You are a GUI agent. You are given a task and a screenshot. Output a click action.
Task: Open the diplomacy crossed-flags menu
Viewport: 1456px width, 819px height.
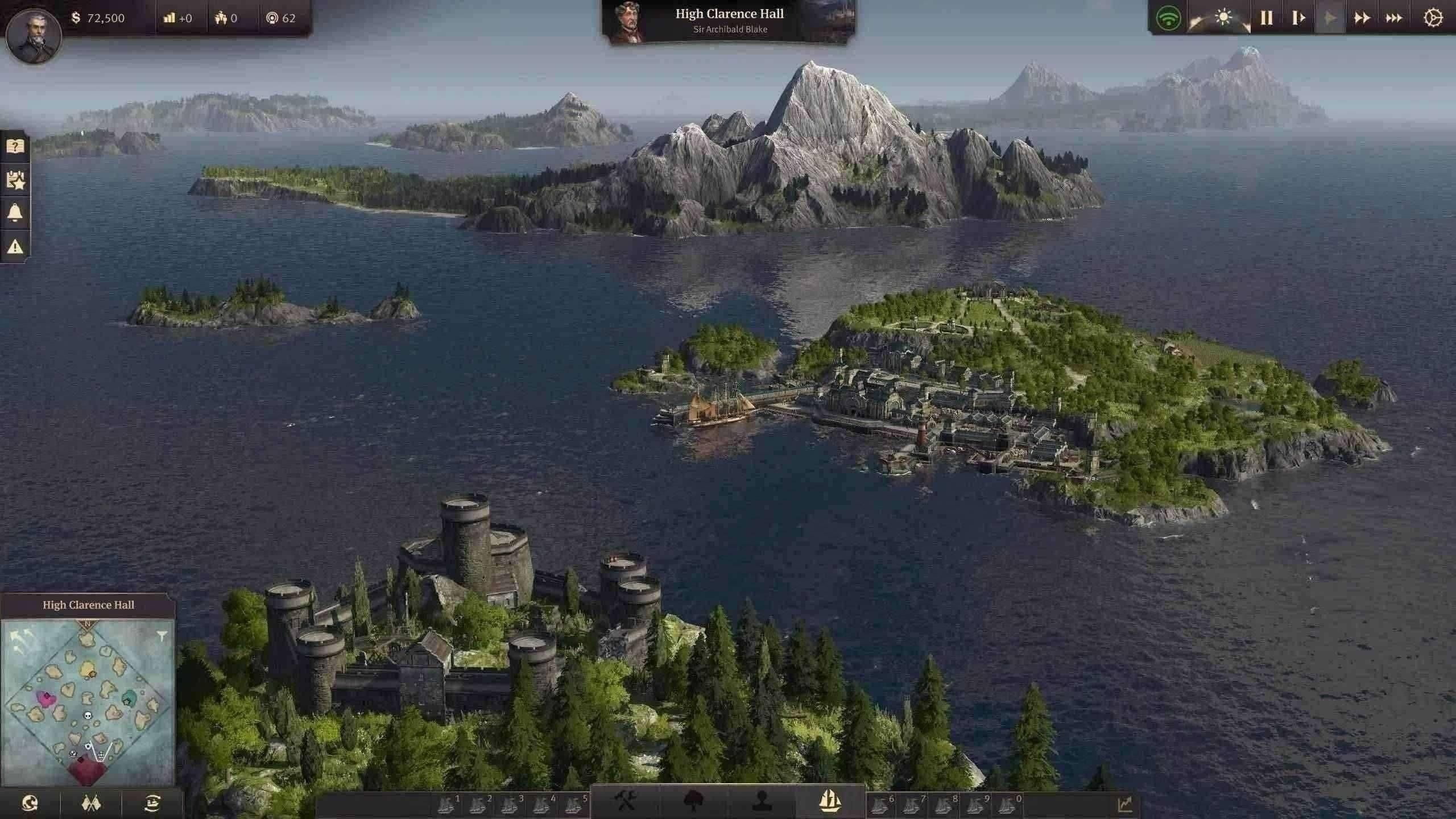click(91, 804)
